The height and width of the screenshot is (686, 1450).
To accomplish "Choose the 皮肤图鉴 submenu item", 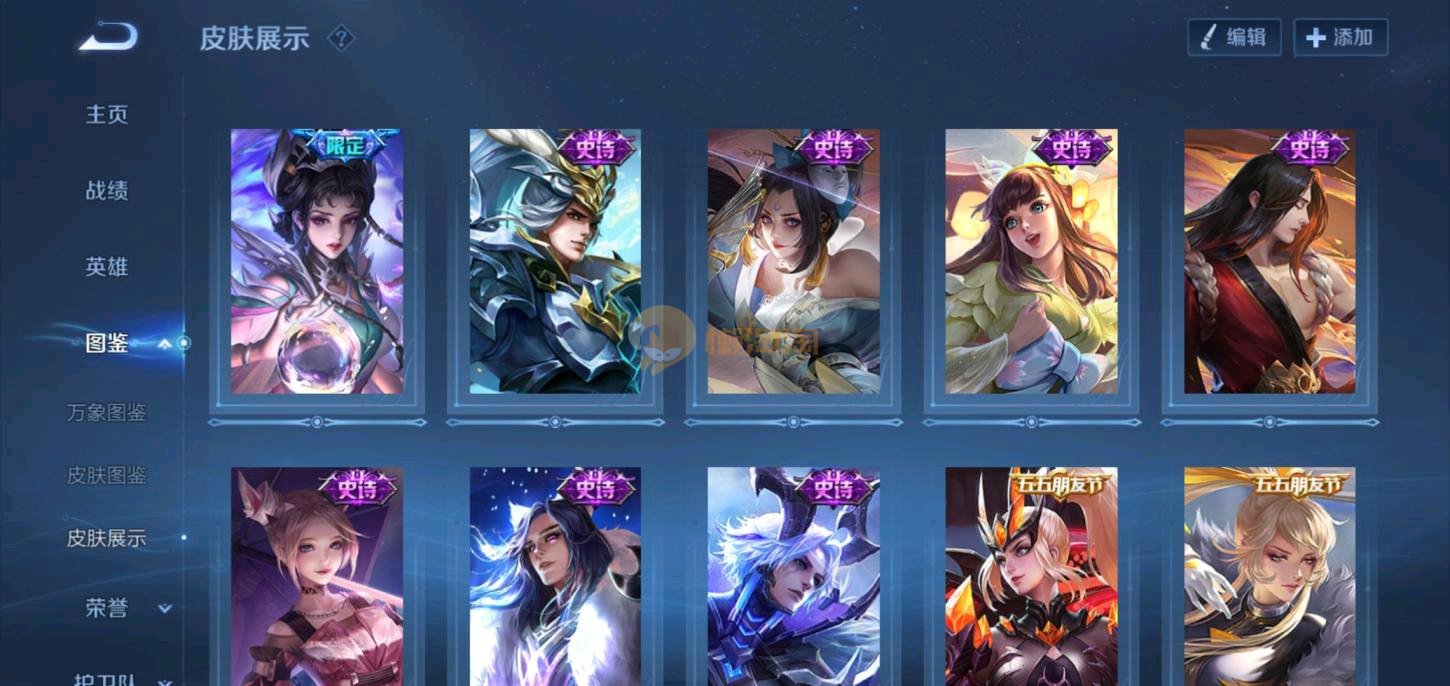I will tap(107, 475).
